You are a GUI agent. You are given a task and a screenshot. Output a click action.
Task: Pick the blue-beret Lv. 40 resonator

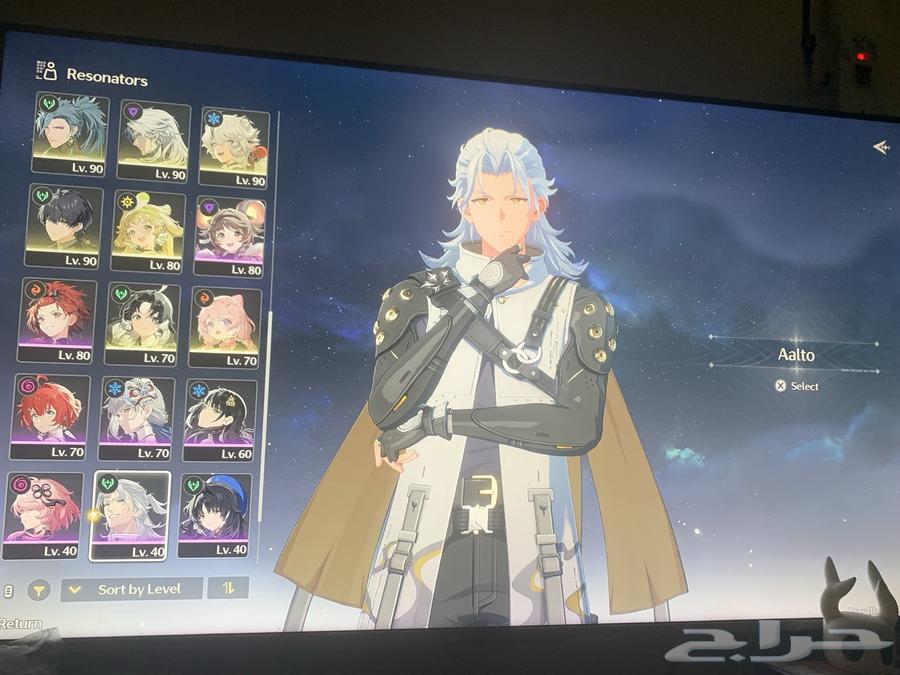(215, 515)
